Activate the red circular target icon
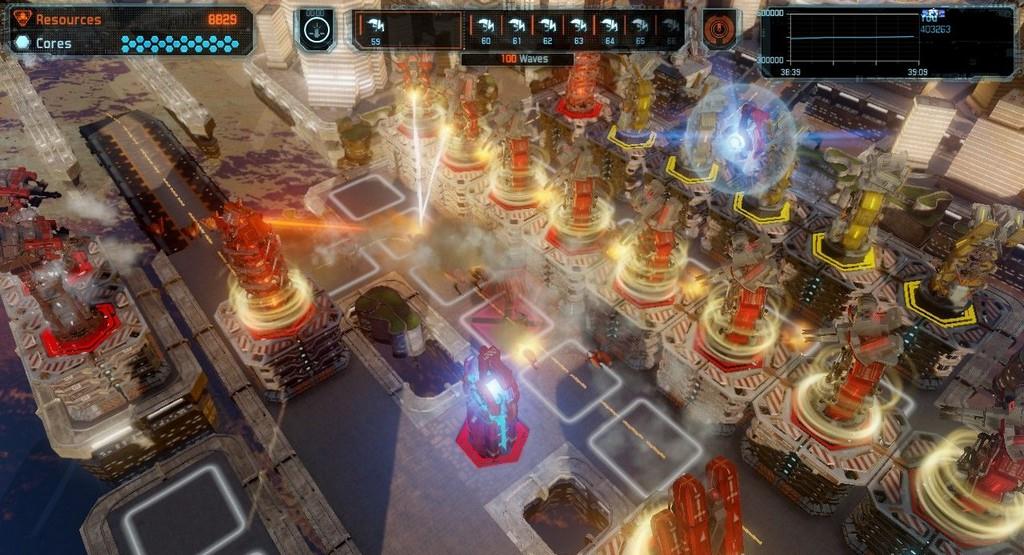1024x555 pixels. [719, 28]
